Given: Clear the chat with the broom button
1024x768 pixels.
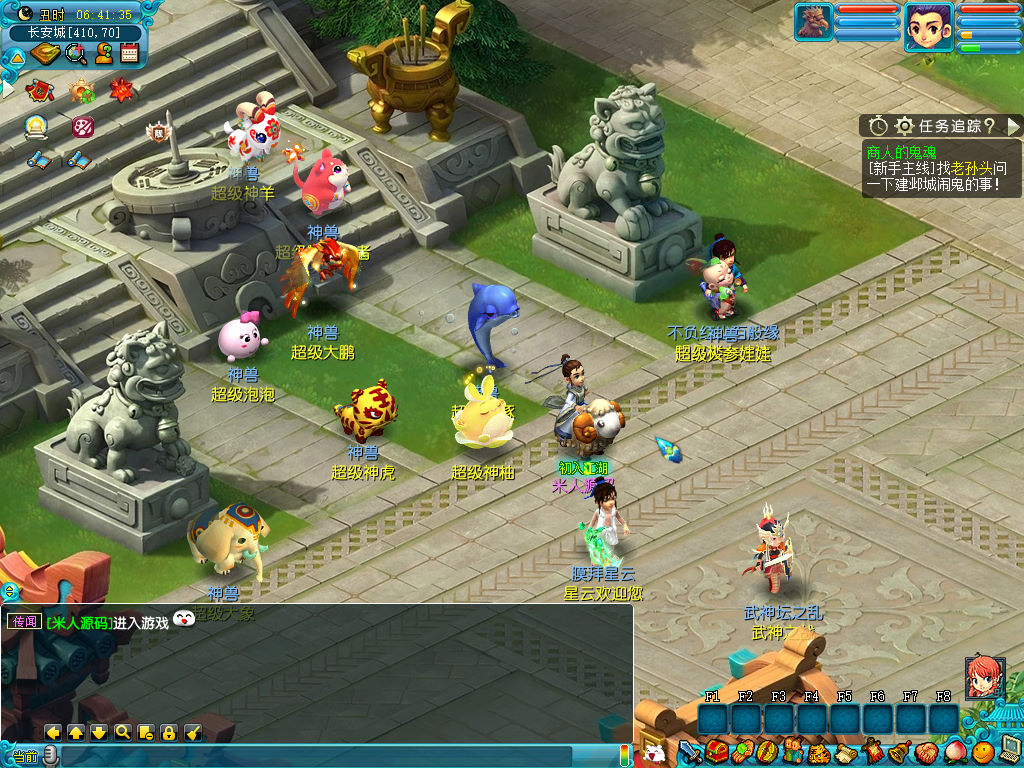Looking at the screenshot, I should 193,733.
